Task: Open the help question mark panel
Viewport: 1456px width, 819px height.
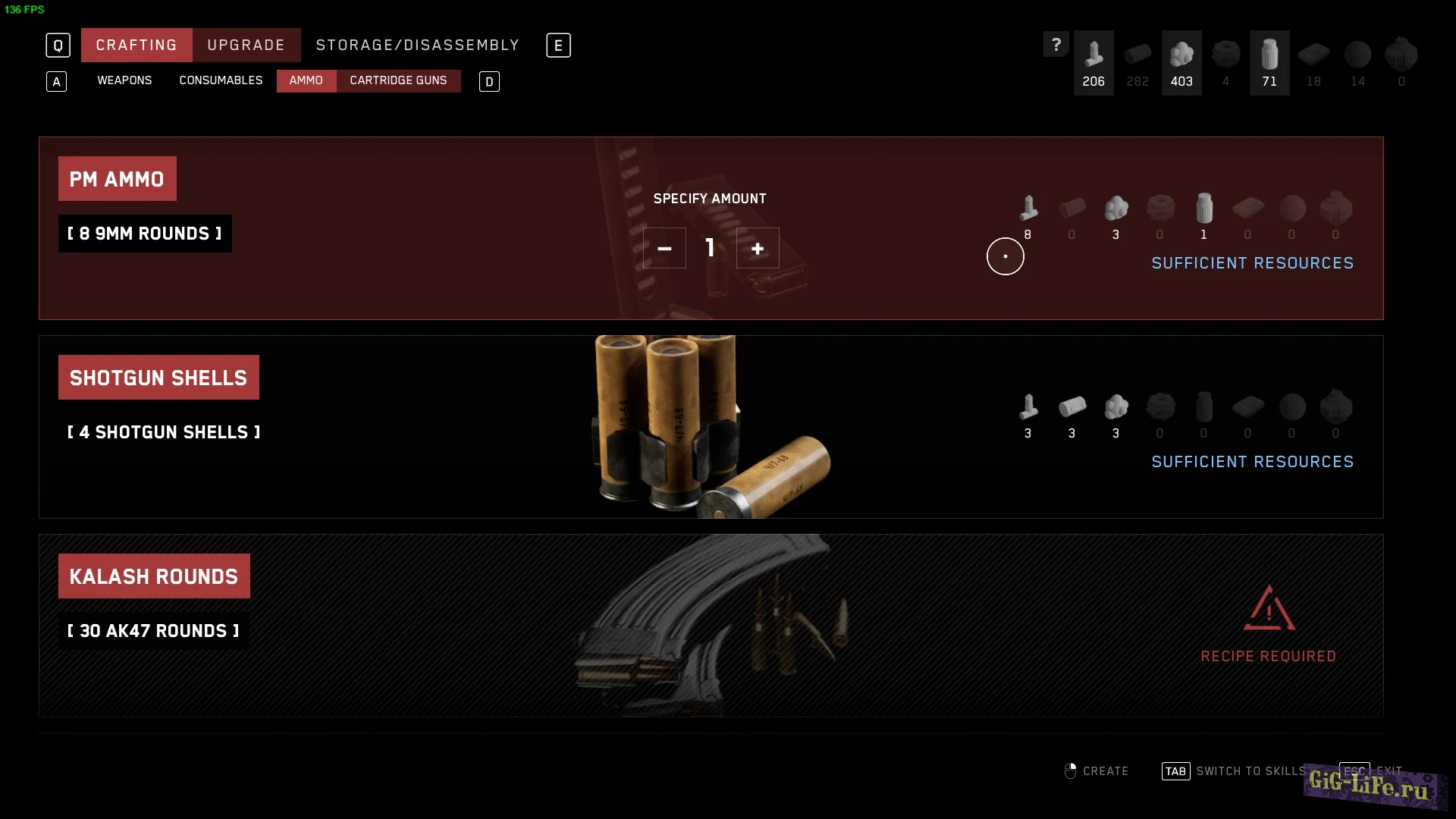Action: [x=1056, y=44]
